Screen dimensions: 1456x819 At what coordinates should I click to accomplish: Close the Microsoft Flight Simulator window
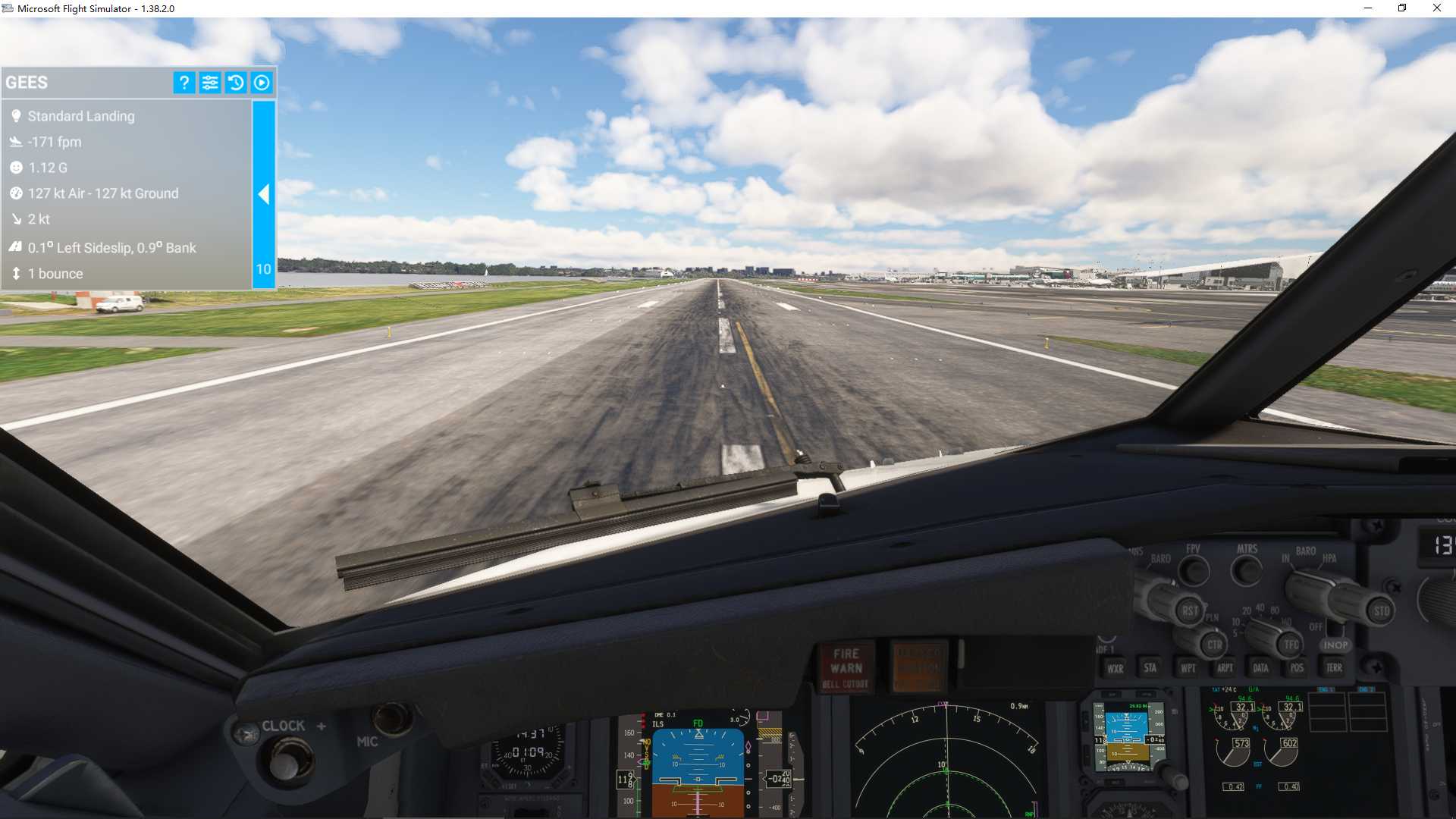pos(1436,8)
